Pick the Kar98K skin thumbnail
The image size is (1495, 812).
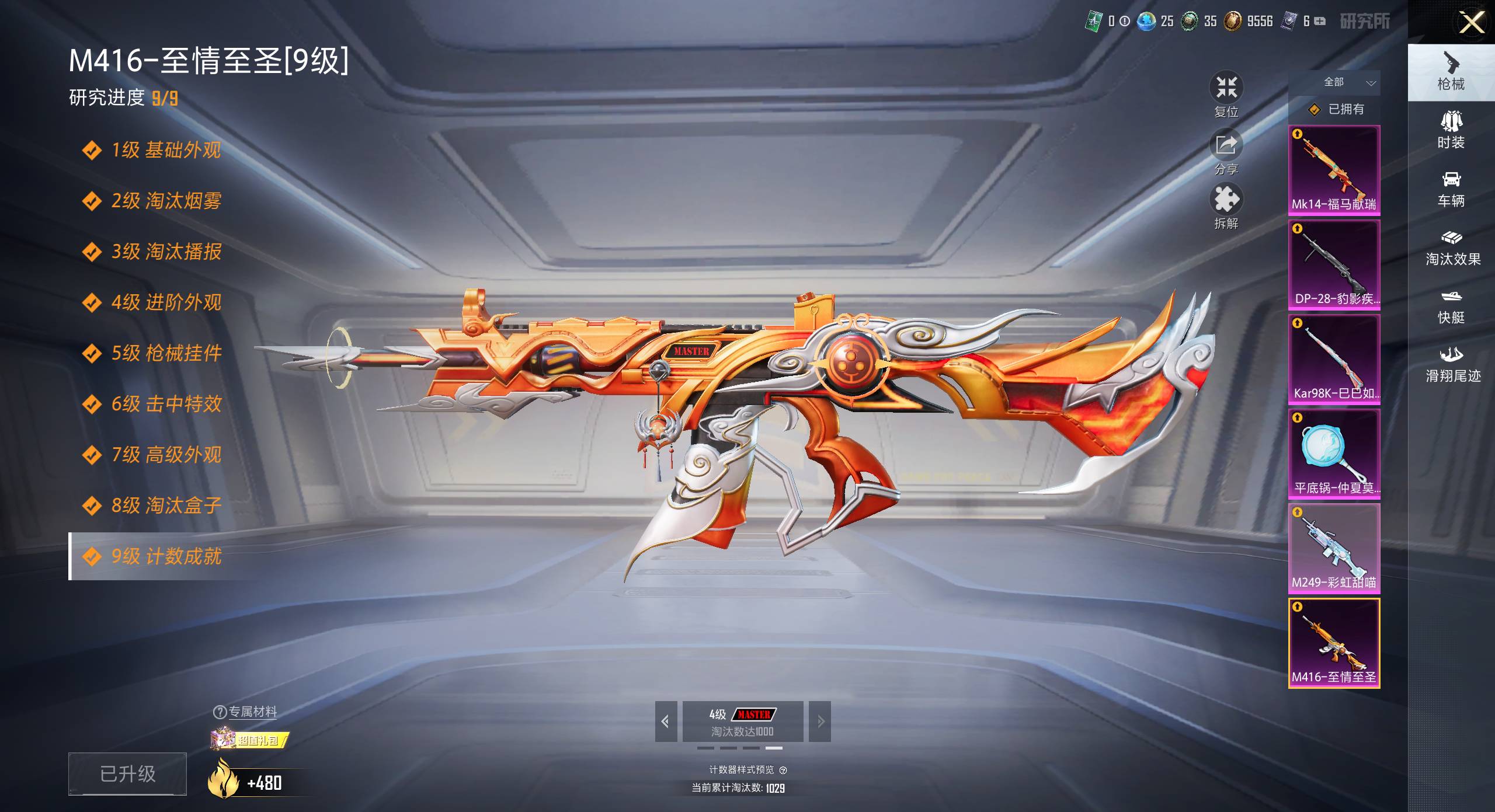coord(1334,359)
